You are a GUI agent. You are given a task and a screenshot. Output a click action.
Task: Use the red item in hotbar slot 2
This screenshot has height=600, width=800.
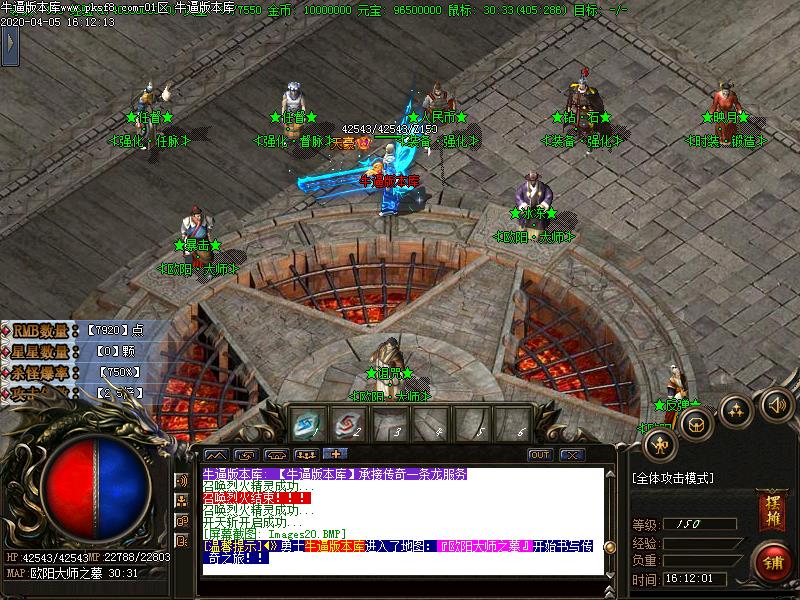point(346,425)
